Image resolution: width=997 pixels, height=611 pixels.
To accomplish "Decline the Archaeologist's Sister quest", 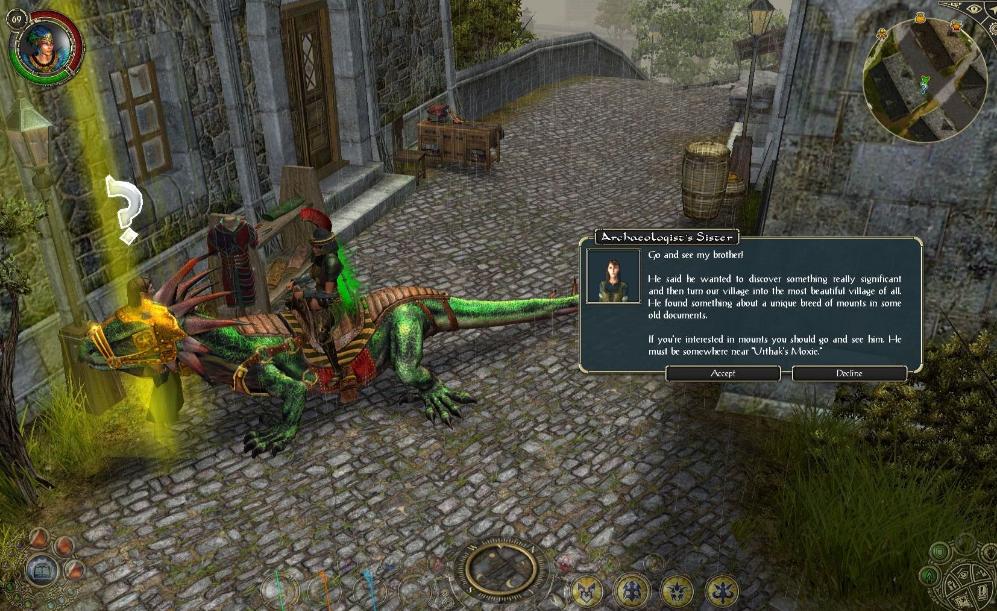I will pyautogui.click(x=849, y=373).
